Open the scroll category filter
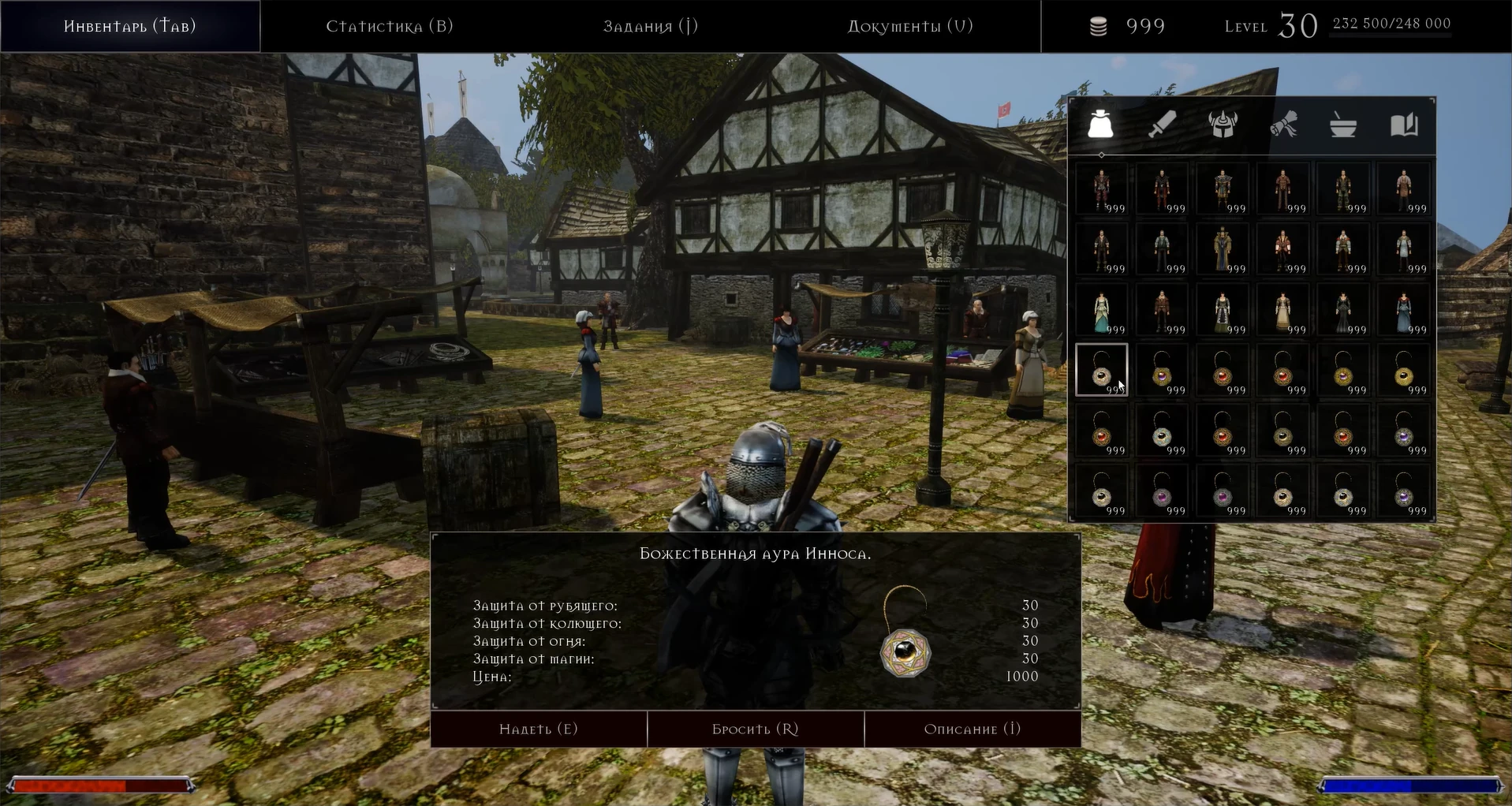This screenshot has height=806, width=1512. click(1283, 125)
